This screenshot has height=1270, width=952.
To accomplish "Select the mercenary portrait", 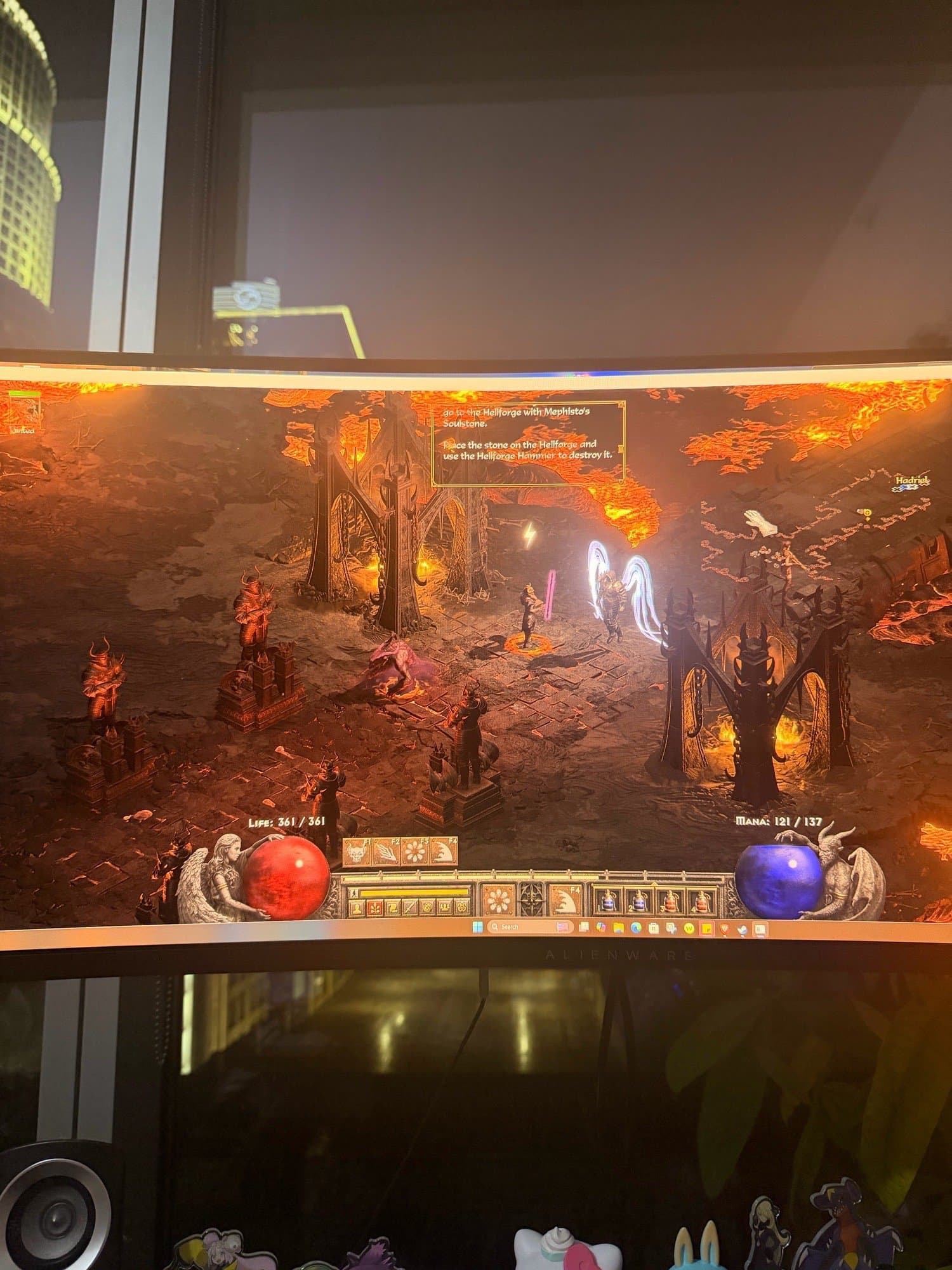I will (x=25, y=411).
